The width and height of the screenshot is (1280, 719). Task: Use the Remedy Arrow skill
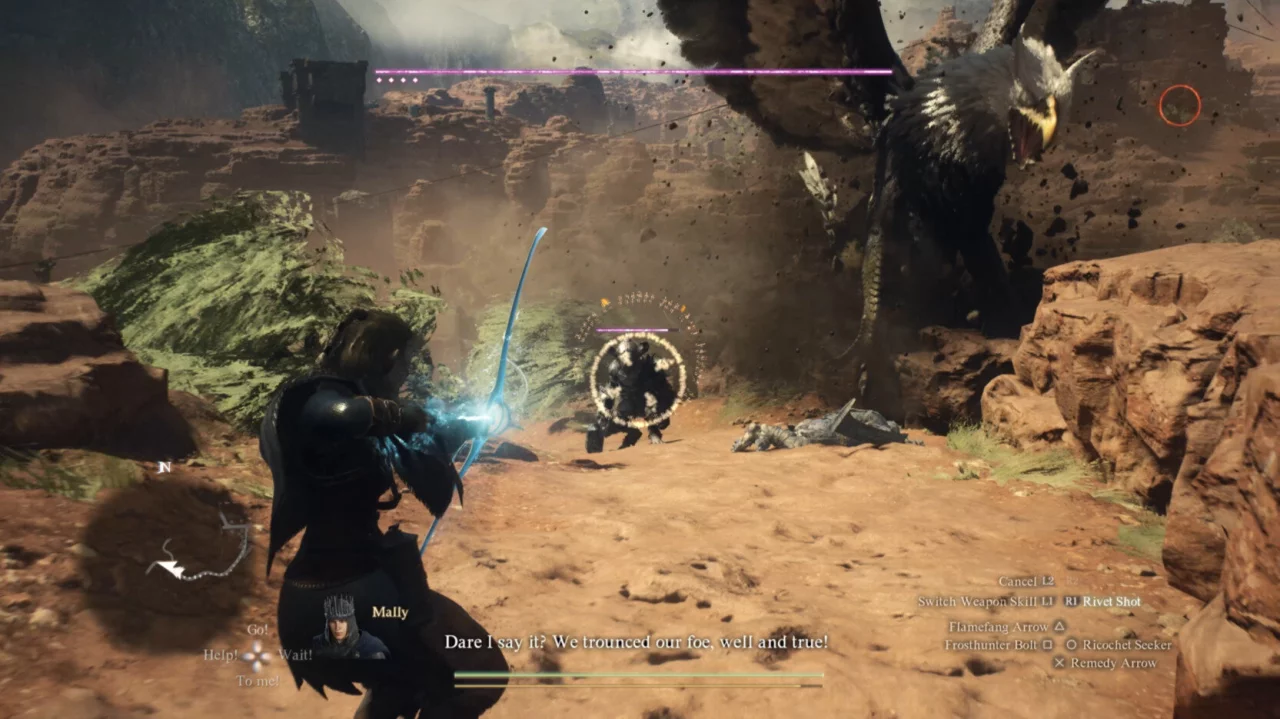1113,663
